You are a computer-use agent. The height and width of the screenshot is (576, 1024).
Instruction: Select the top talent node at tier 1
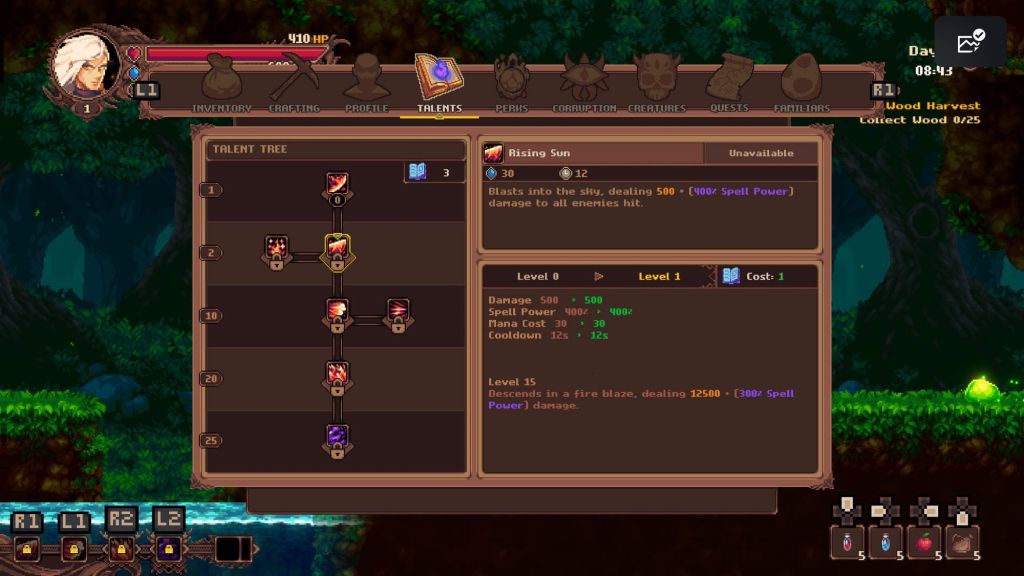pyautogui.click(x=337, y=185)
